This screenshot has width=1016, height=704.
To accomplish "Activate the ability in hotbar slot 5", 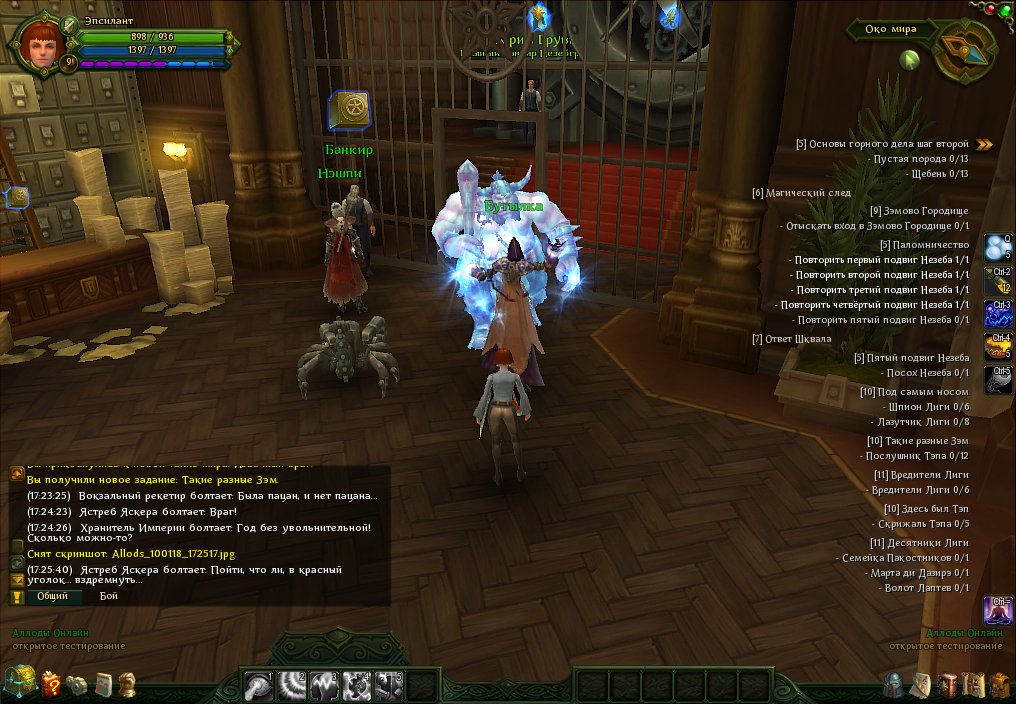I will point(389,685).
